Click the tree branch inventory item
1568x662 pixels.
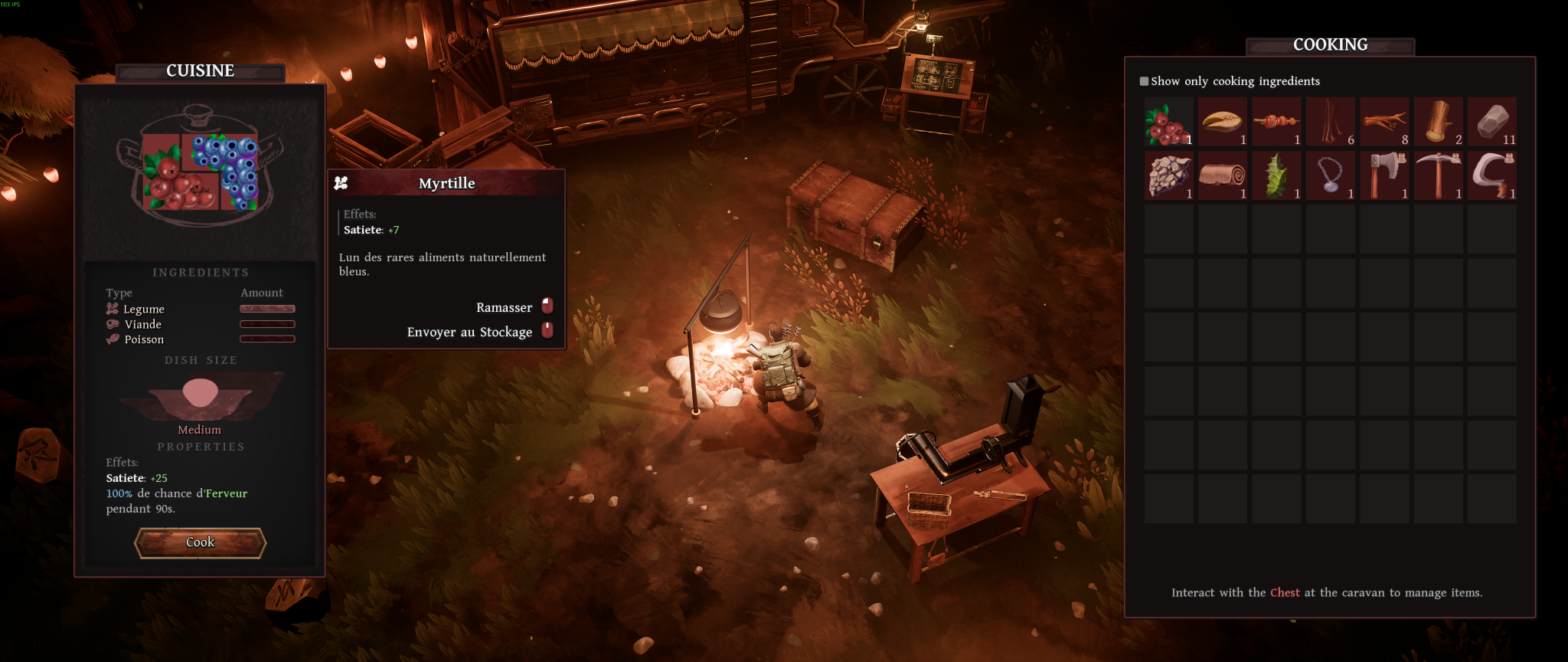(1384, 122)
